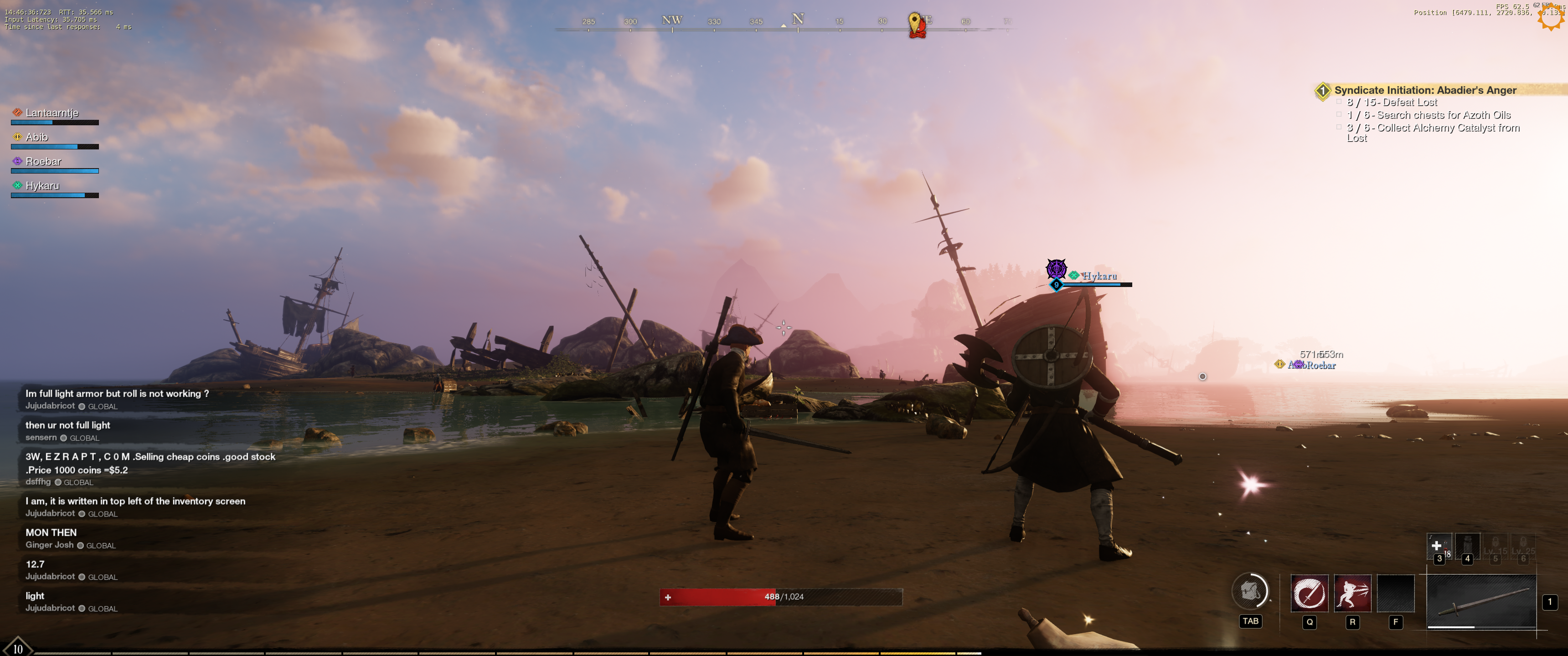1568x656 pixels.
Task: Click Ginger Josh's name in chat
Action: [49, 545]
